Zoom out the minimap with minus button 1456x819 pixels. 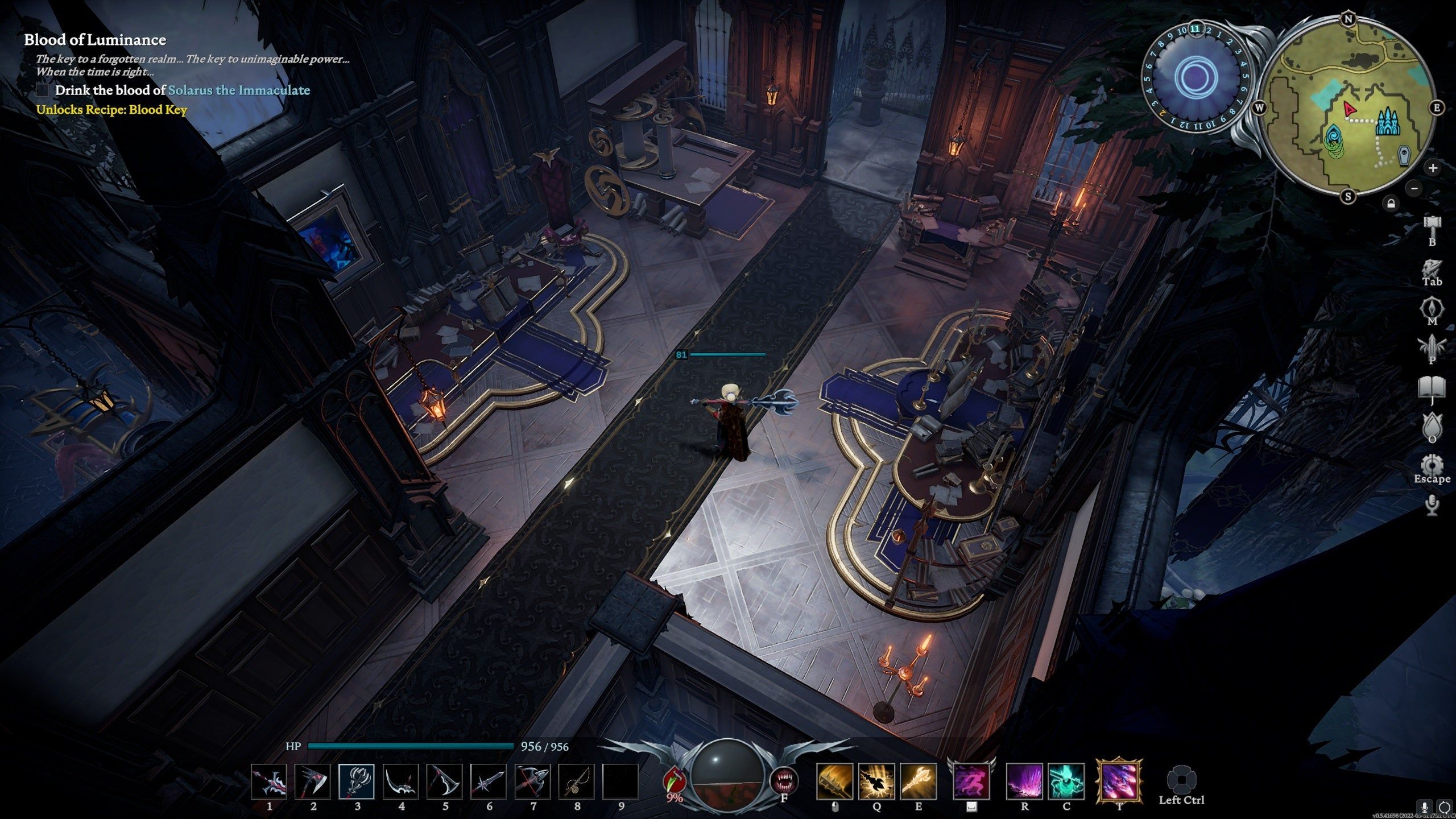pyautogui.click(x=1415, y=188)
